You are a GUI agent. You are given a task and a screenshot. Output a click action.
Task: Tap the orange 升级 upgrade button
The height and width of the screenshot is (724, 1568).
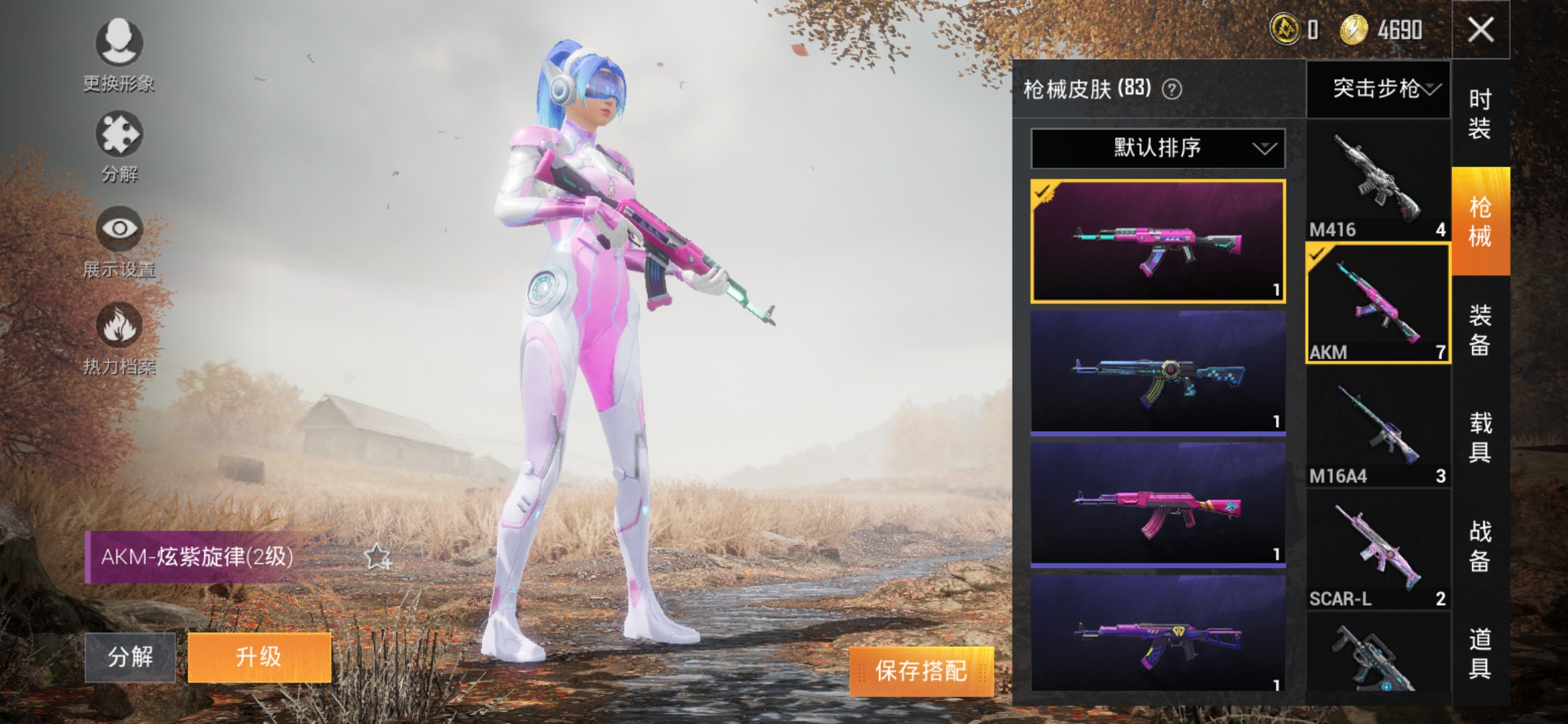259,657
